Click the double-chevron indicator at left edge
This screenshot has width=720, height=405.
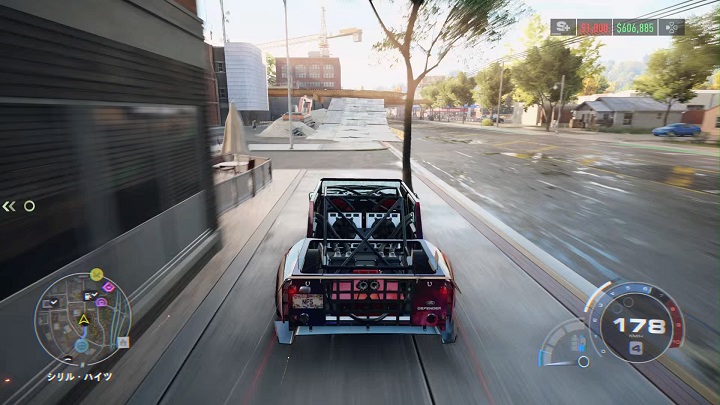pyautogui.click(x=9, y=206)
